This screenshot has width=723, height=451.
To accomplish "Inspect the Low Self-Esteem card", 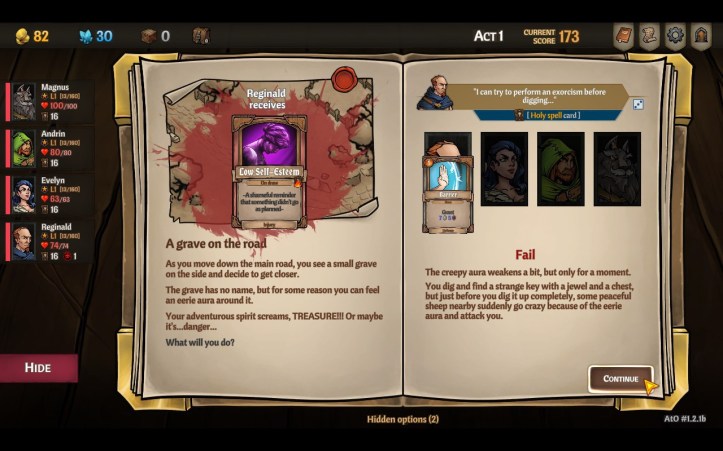I will click(269, 171).
